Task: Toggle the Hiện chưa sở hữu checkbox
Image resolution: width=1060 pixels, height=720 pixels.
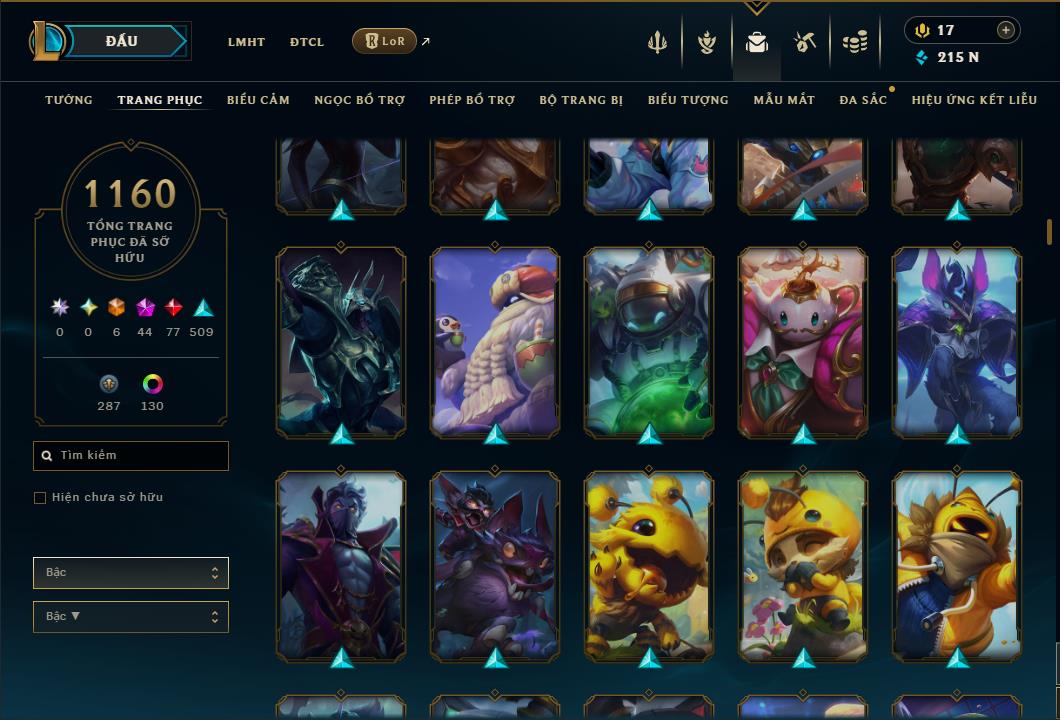Action: (40, 498)
